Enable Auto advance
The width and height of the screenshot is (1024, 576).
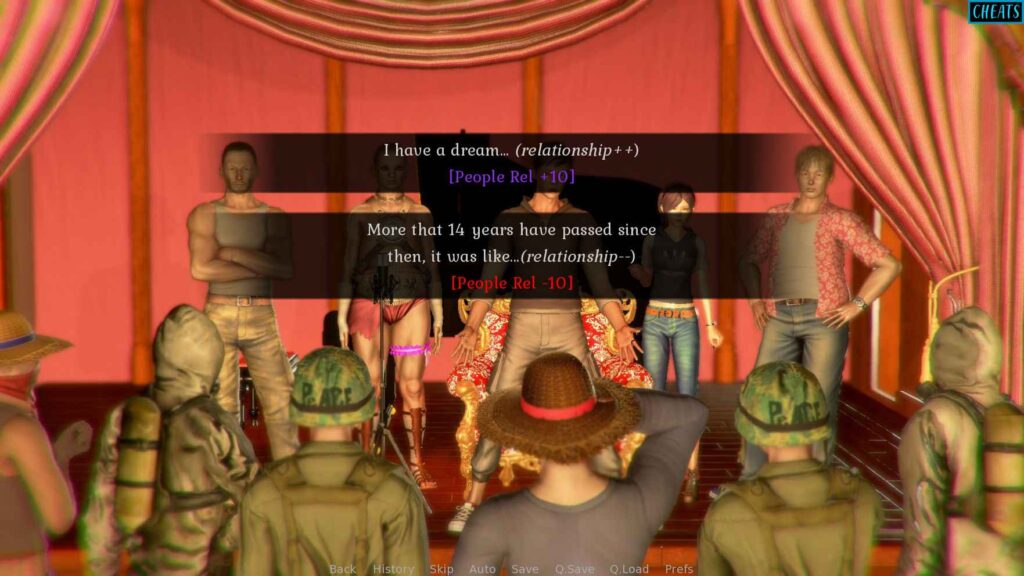click(482, 569)
